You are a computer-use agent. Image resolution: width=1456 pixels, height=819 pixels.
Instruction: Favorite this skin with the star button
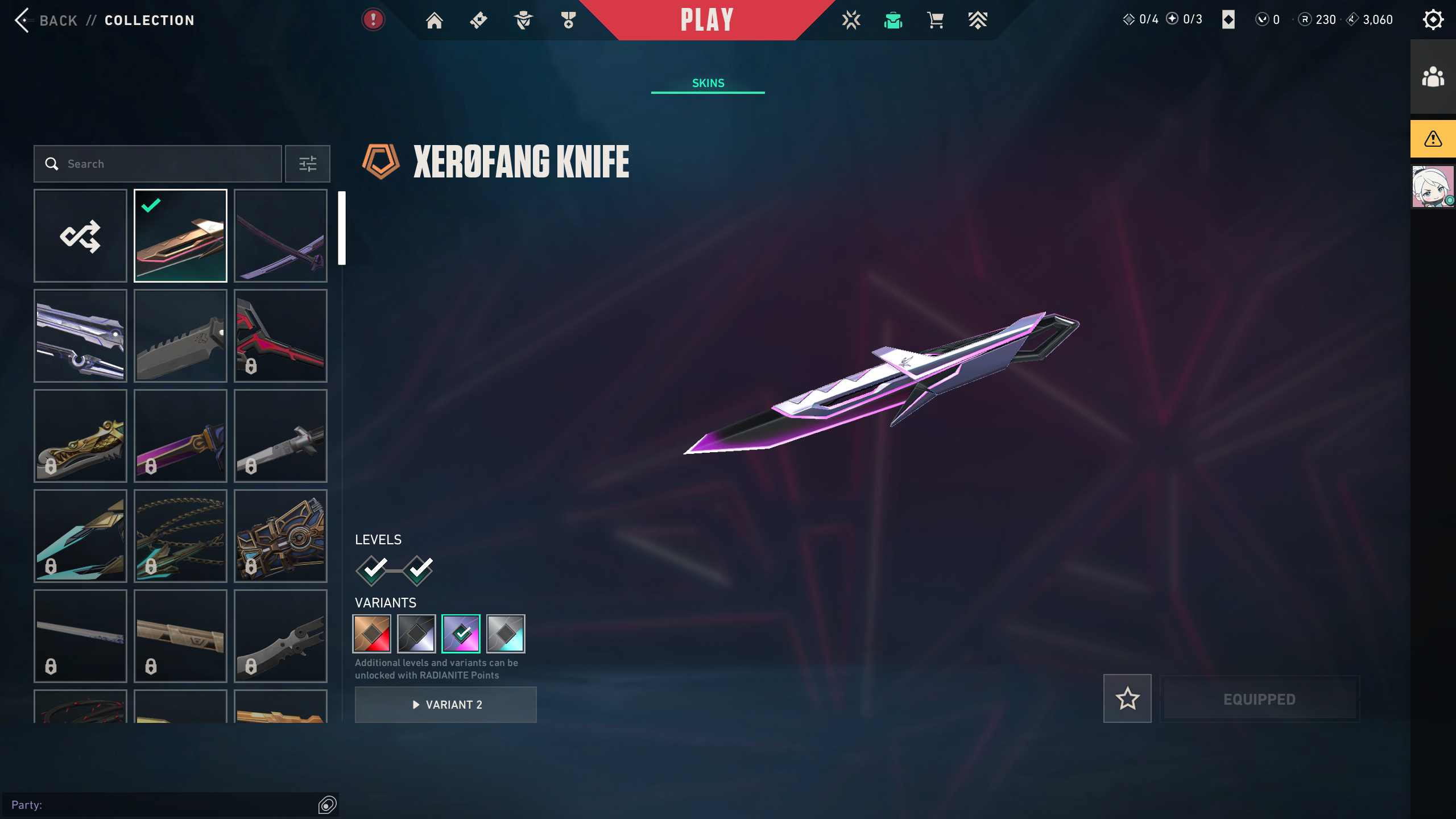pyautogui.click(x=1127, y=698)
